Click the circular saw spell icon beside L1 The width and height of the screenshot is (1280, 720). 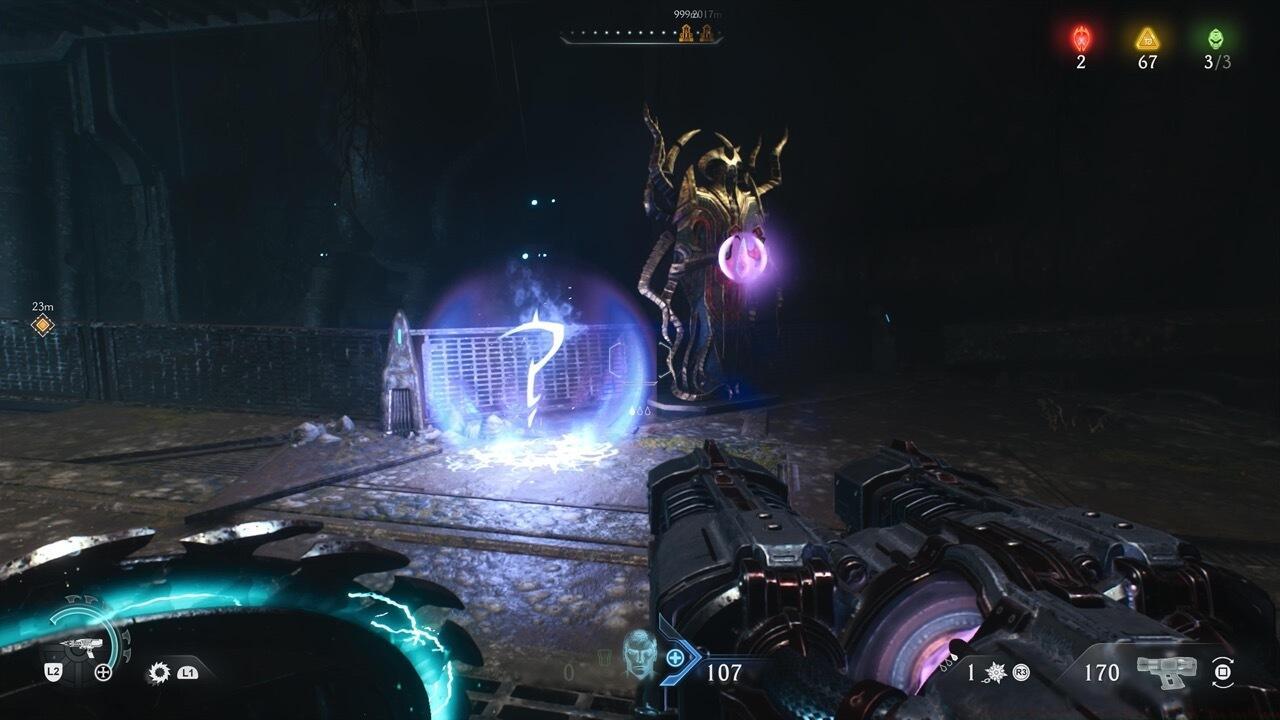point(159,671)
